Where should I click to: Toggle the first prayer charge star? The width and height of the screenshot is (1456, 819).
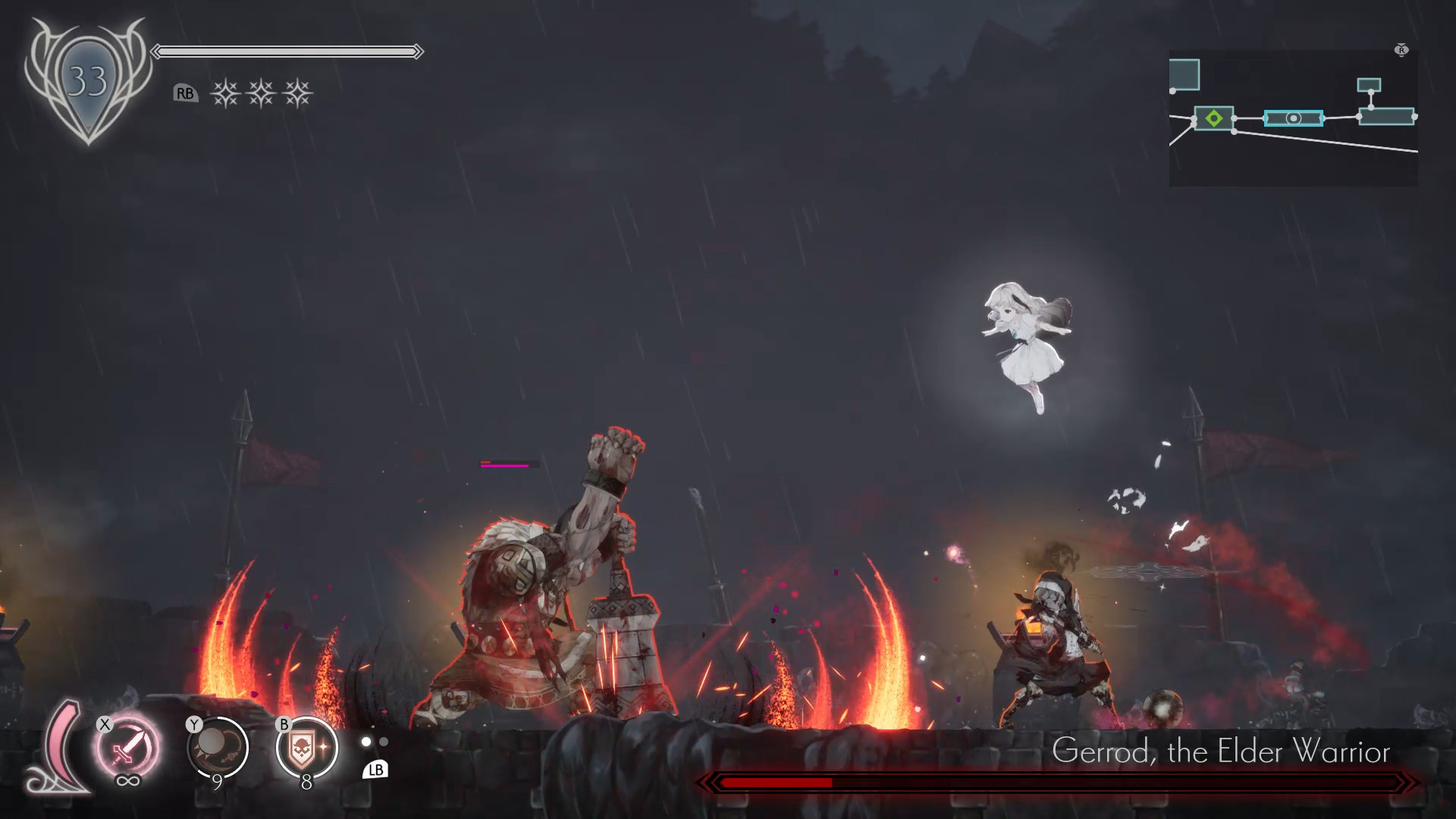click(x=227, y=92)
